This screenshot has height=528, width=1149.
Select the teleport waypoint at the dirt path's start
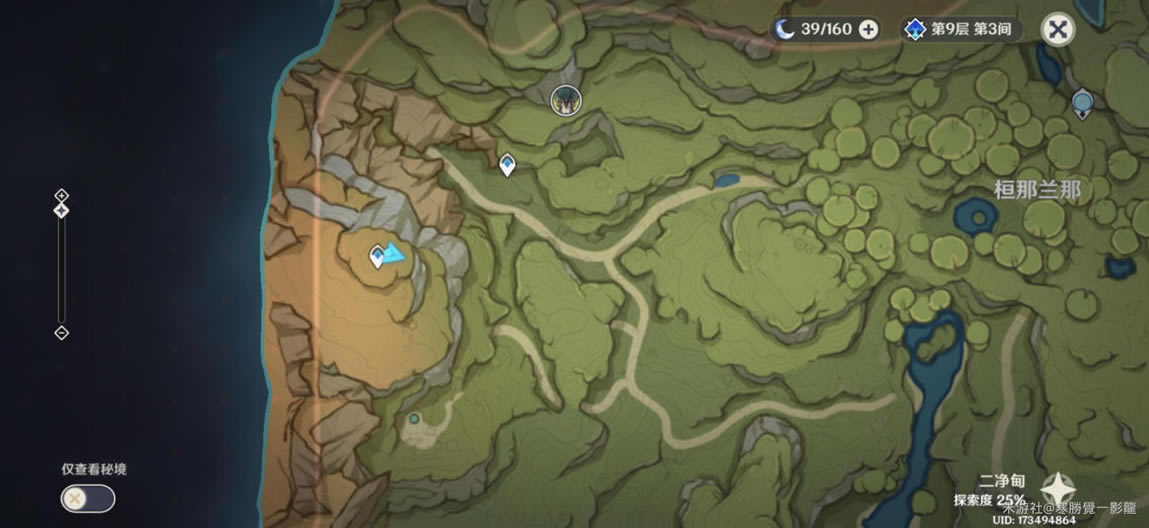pos(507,164)
